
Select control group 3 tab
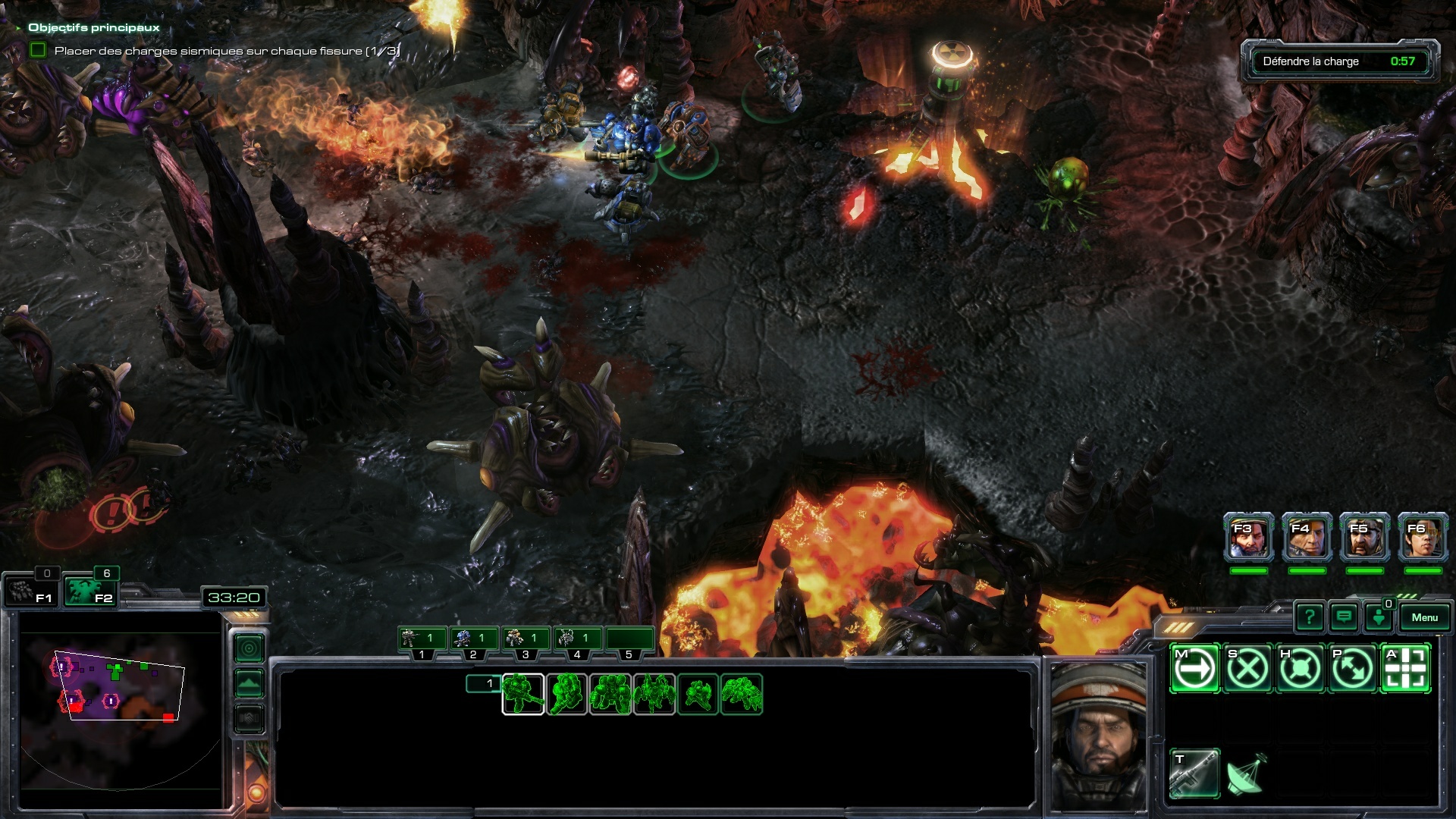pos(526,639)
